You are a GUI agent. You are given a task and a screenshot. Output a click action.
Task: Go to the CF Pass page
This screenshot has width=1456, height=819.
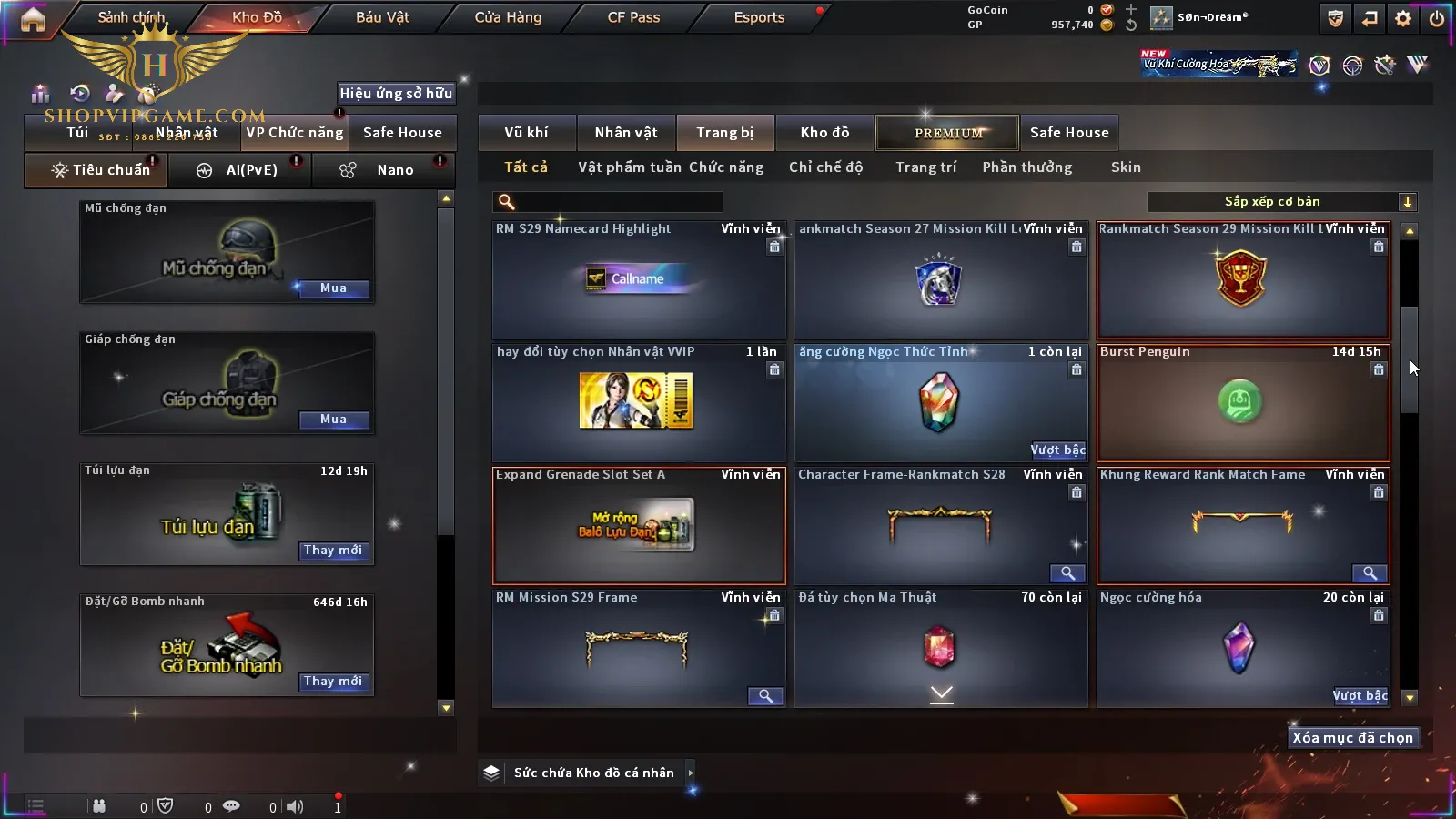(x=633, y=17)
